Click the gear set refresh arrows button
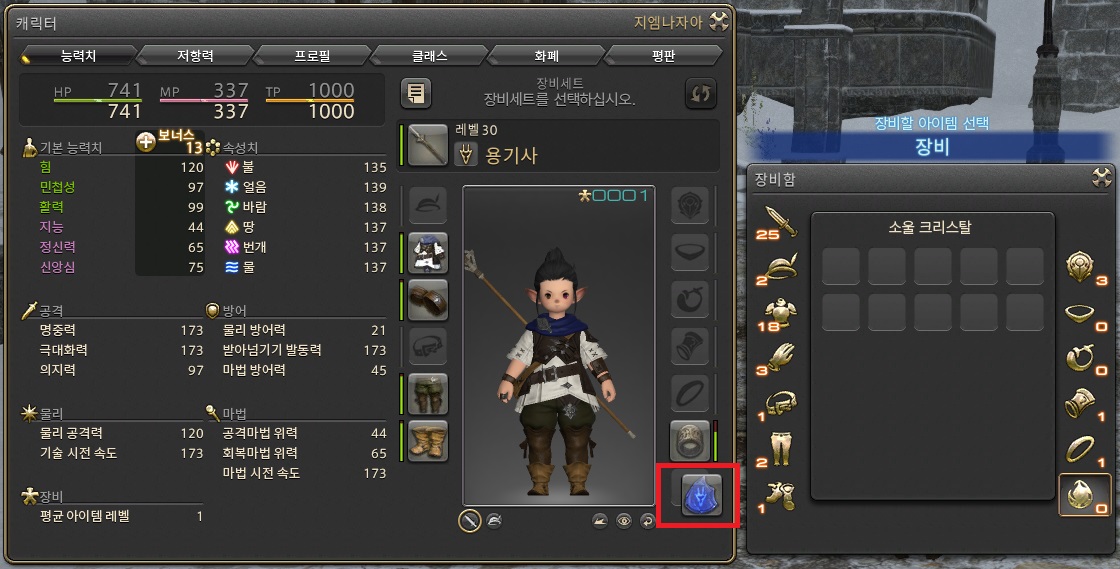 701,93
